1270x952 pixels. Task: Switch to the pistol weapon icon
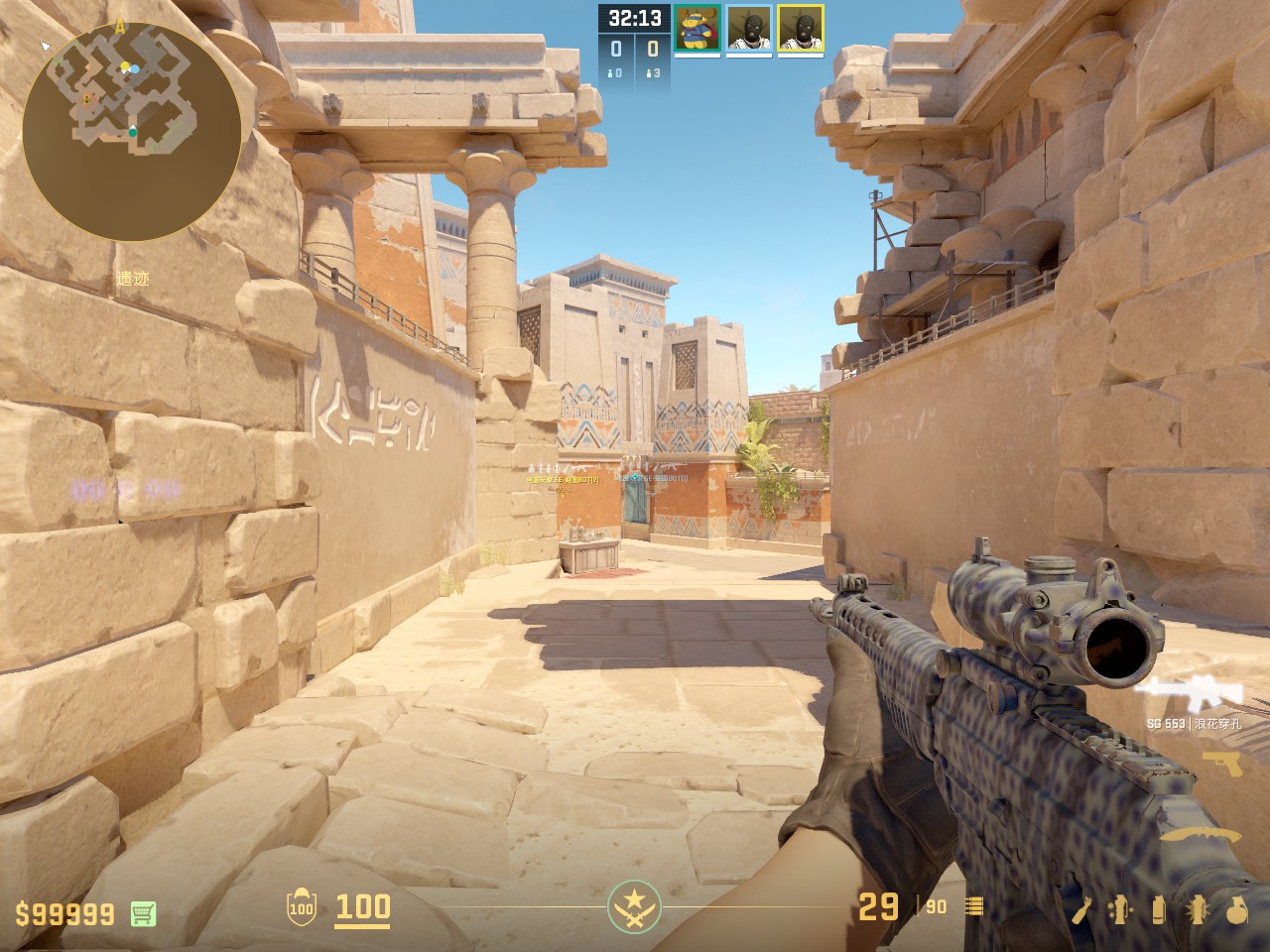click(1222, 766)
